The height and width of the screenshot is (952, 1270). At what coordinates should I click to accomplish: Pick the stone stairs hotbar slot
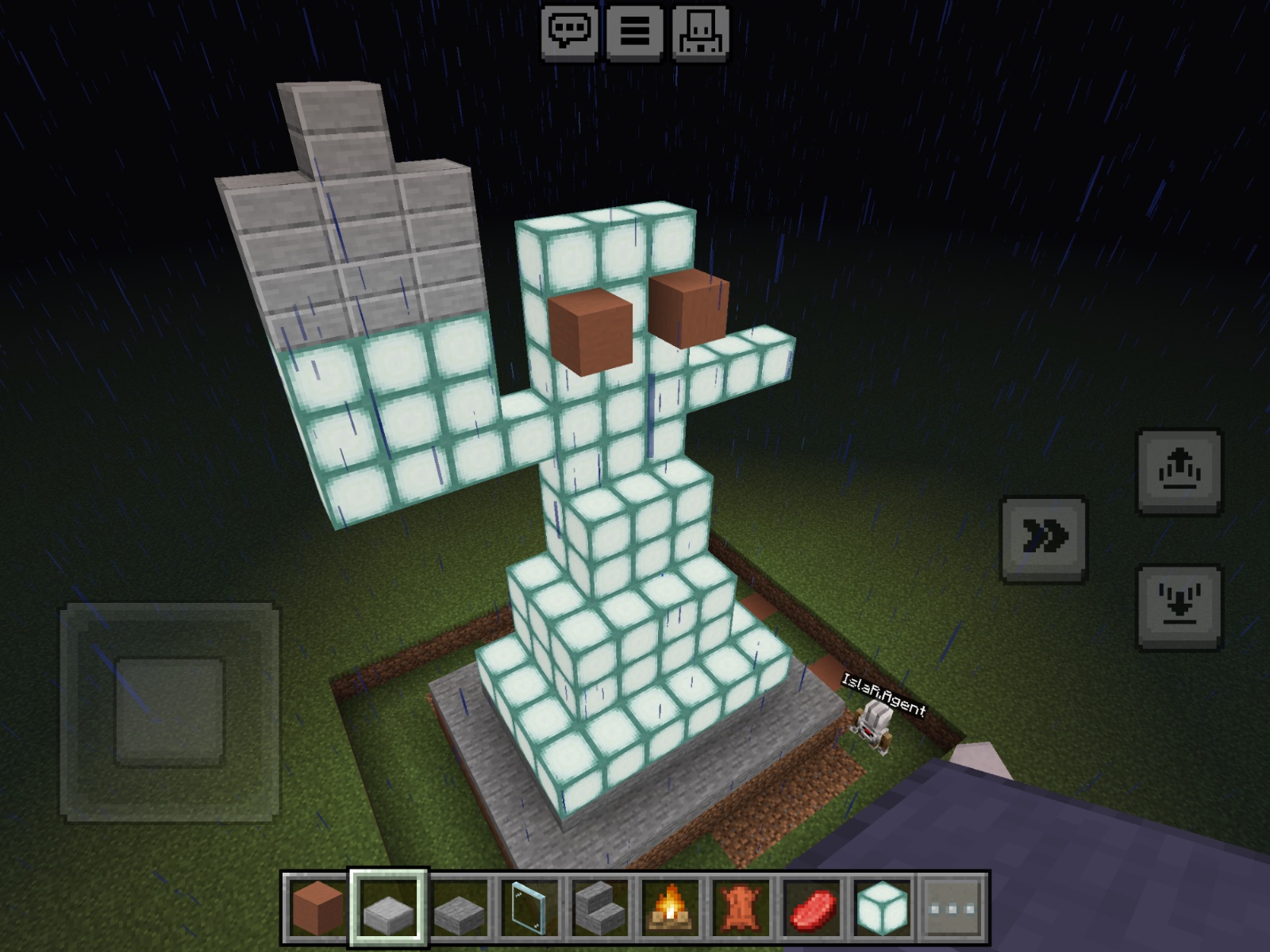tap(600, 908)
